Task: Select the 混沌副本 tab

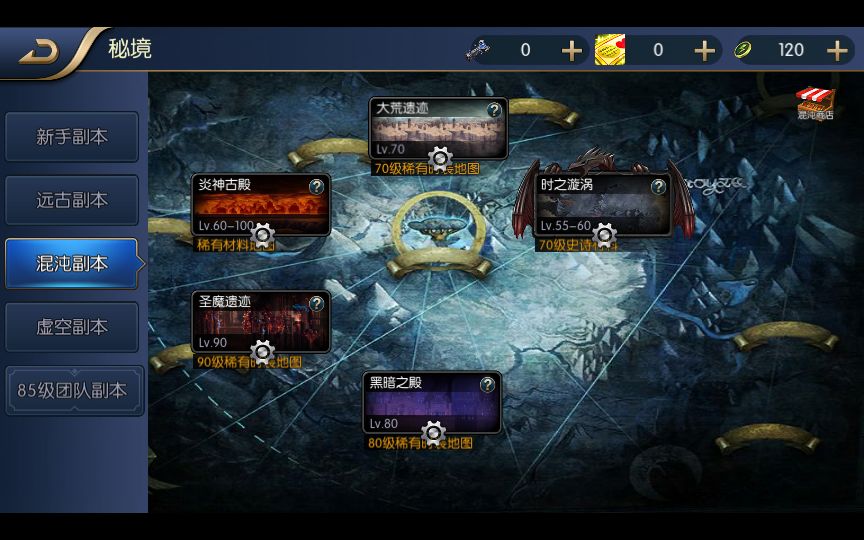Action: coord(72,264)
